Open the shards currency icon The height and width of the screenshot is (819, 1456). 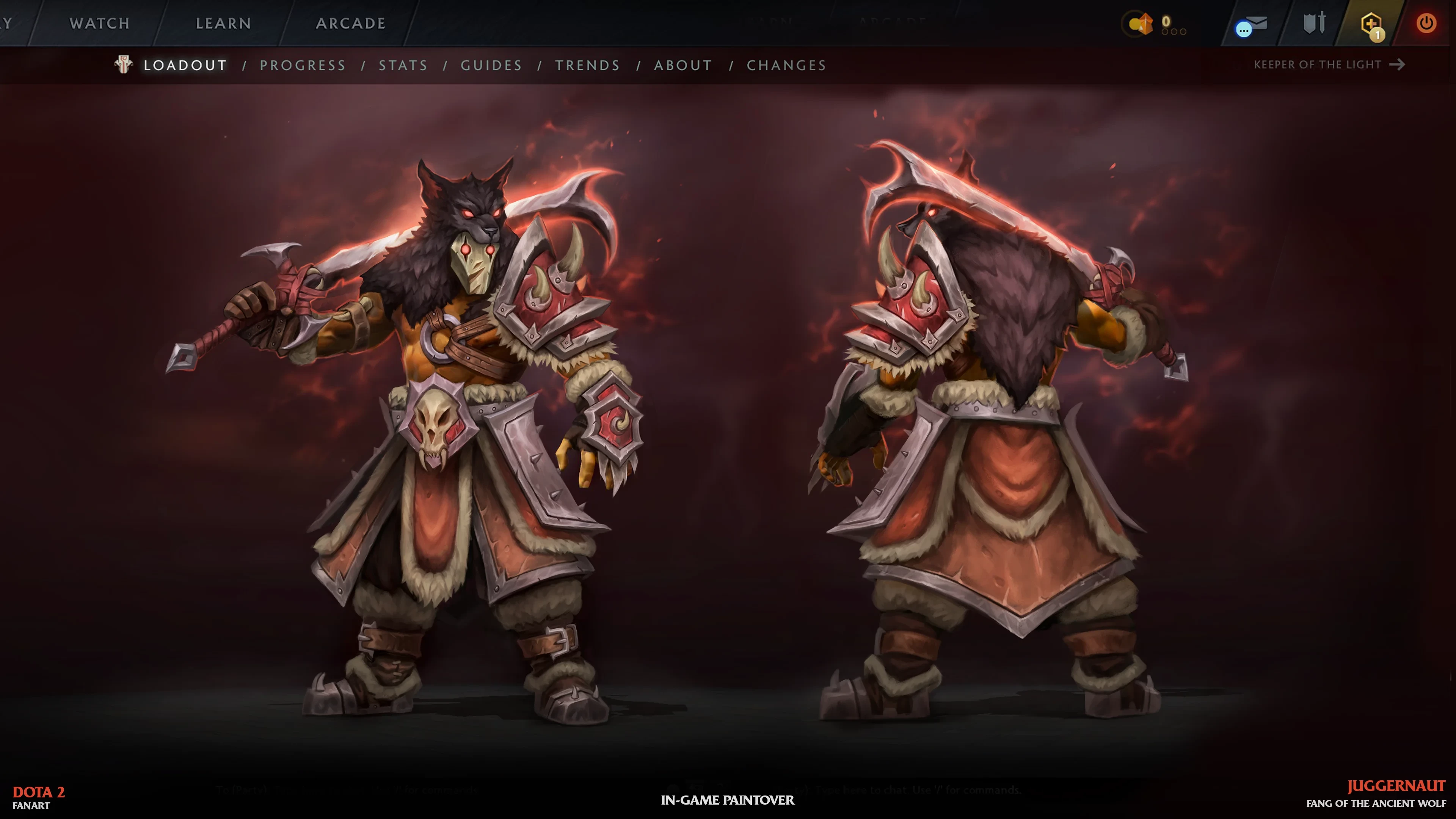pyautogui.click(x=1141, y=24)
